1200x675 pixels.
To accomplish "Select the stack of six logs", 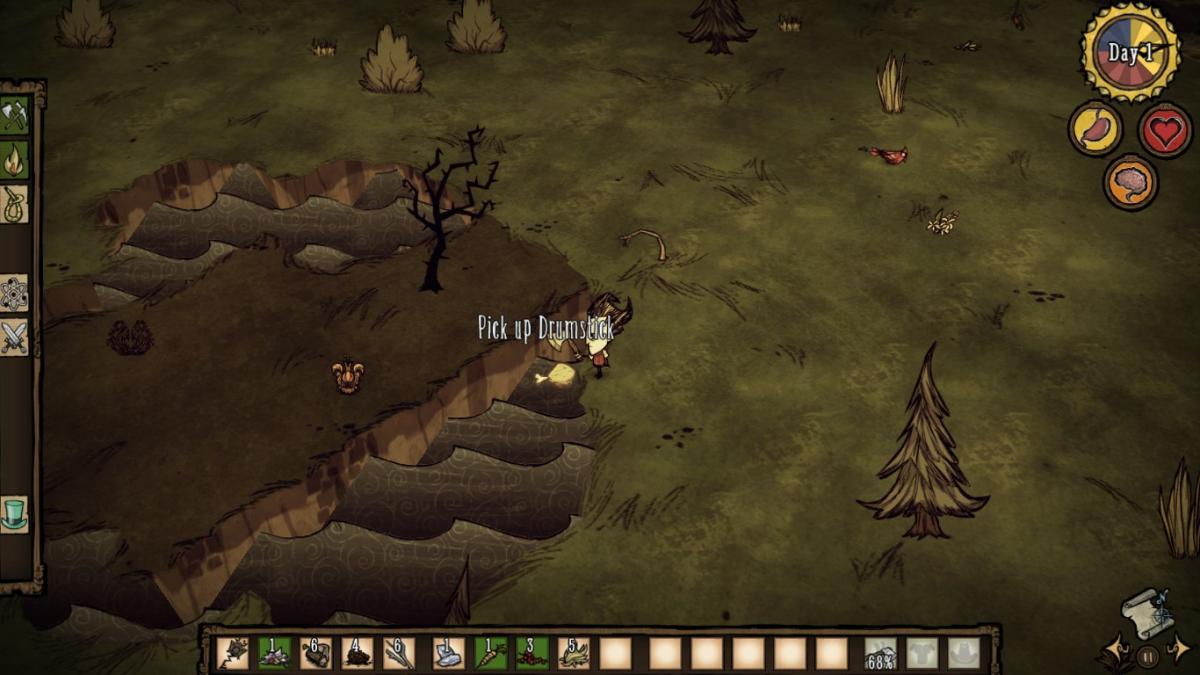I will (316, 653).
